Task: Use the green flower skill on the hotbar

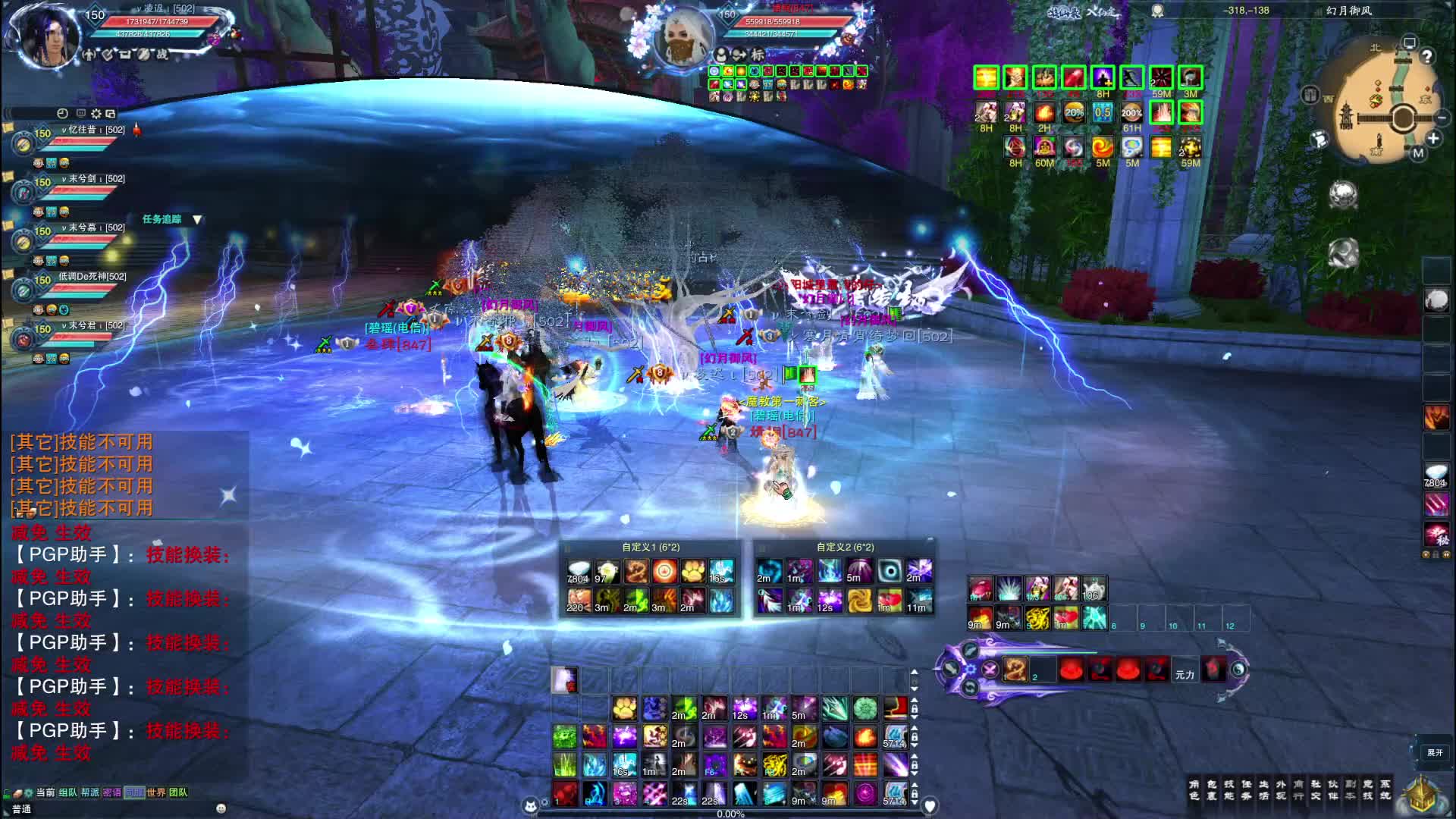Action: click(864, 708)
